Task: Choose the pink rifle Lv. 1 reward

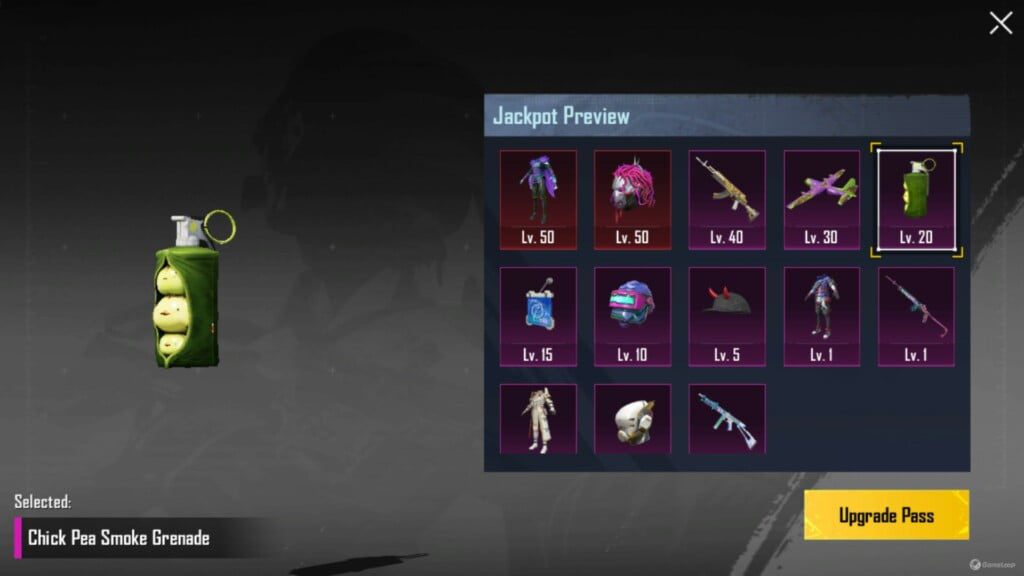Action: pos(916,316)
